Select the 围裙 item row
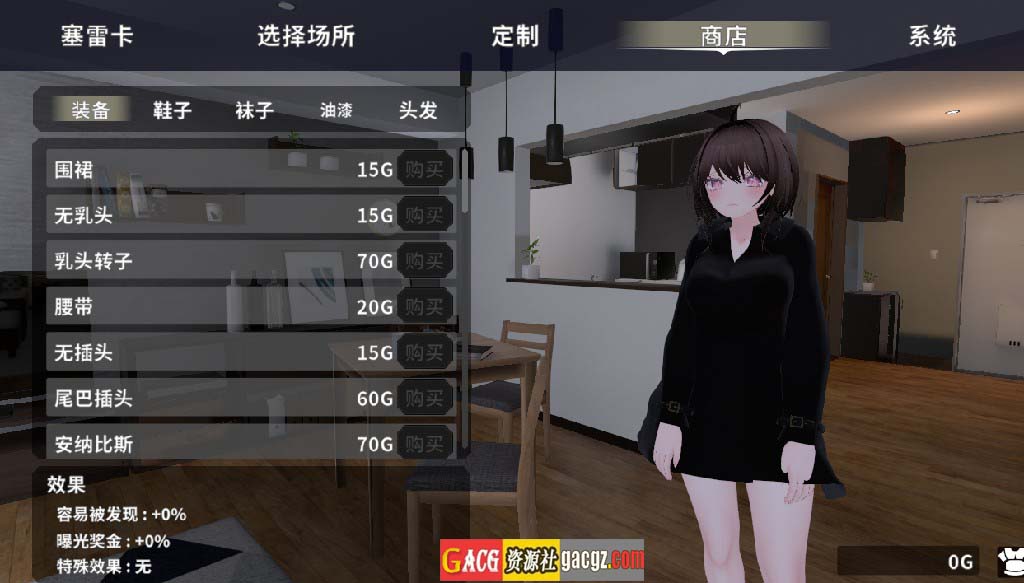This screenshot has width=1024, height=583. pos(200,170)
